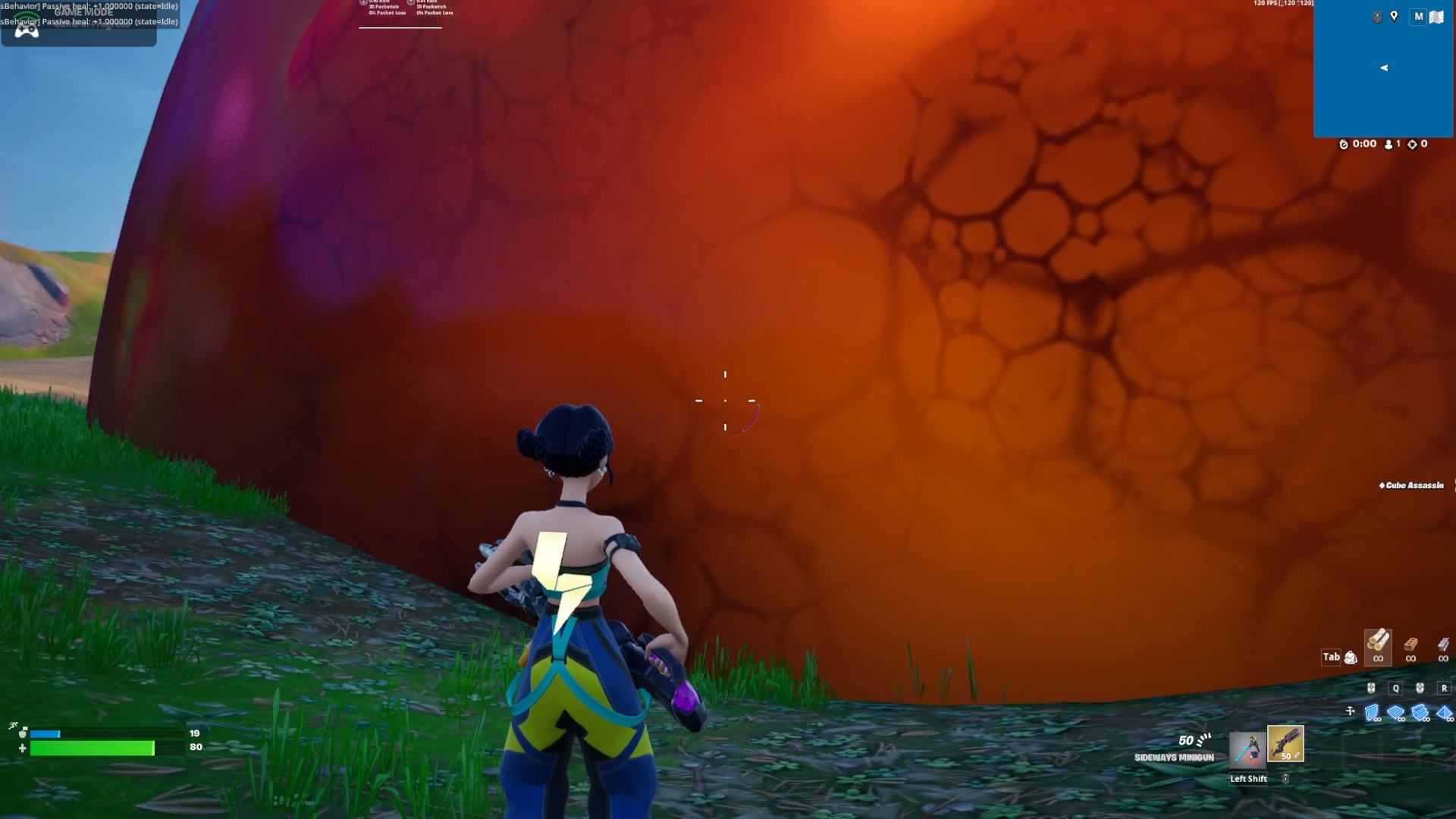The width and height of the screenshot is (1456, 819).
Task: Click the mouse wheel stepper under Left Shift
Action: [1286, 778]
